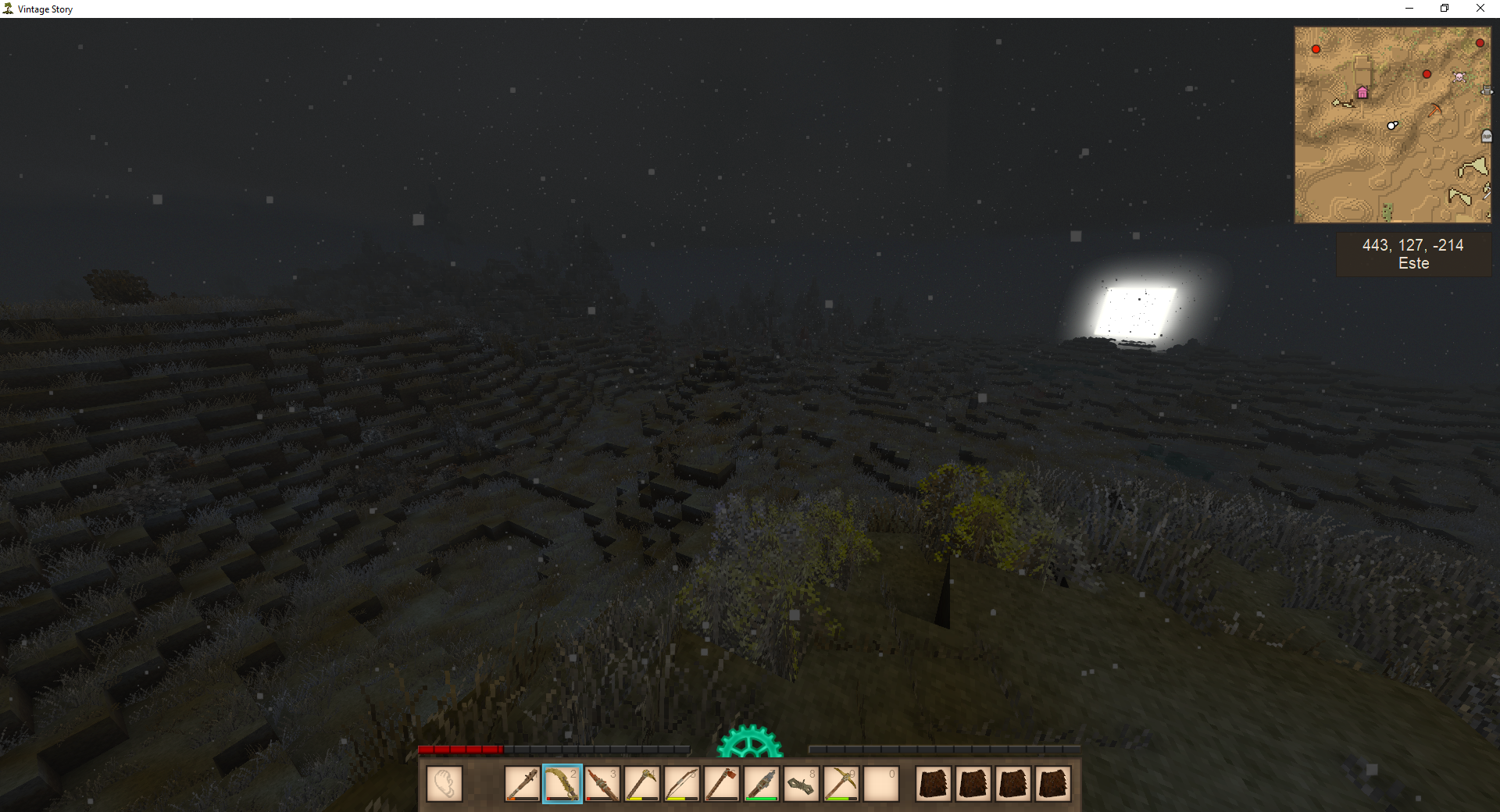This screenshot has width=1500, height=812.
Task: Select the spear in hotbar slot 3
Action: [602, 784]
